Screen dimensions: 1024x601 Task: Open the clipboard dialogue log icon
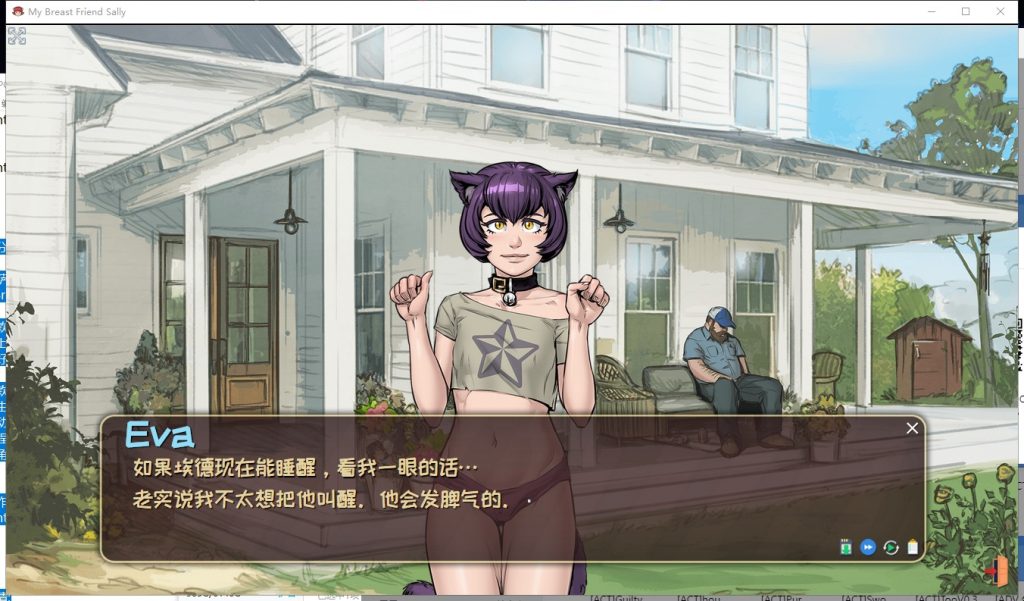pyautogui.click(x=912, y=547)
